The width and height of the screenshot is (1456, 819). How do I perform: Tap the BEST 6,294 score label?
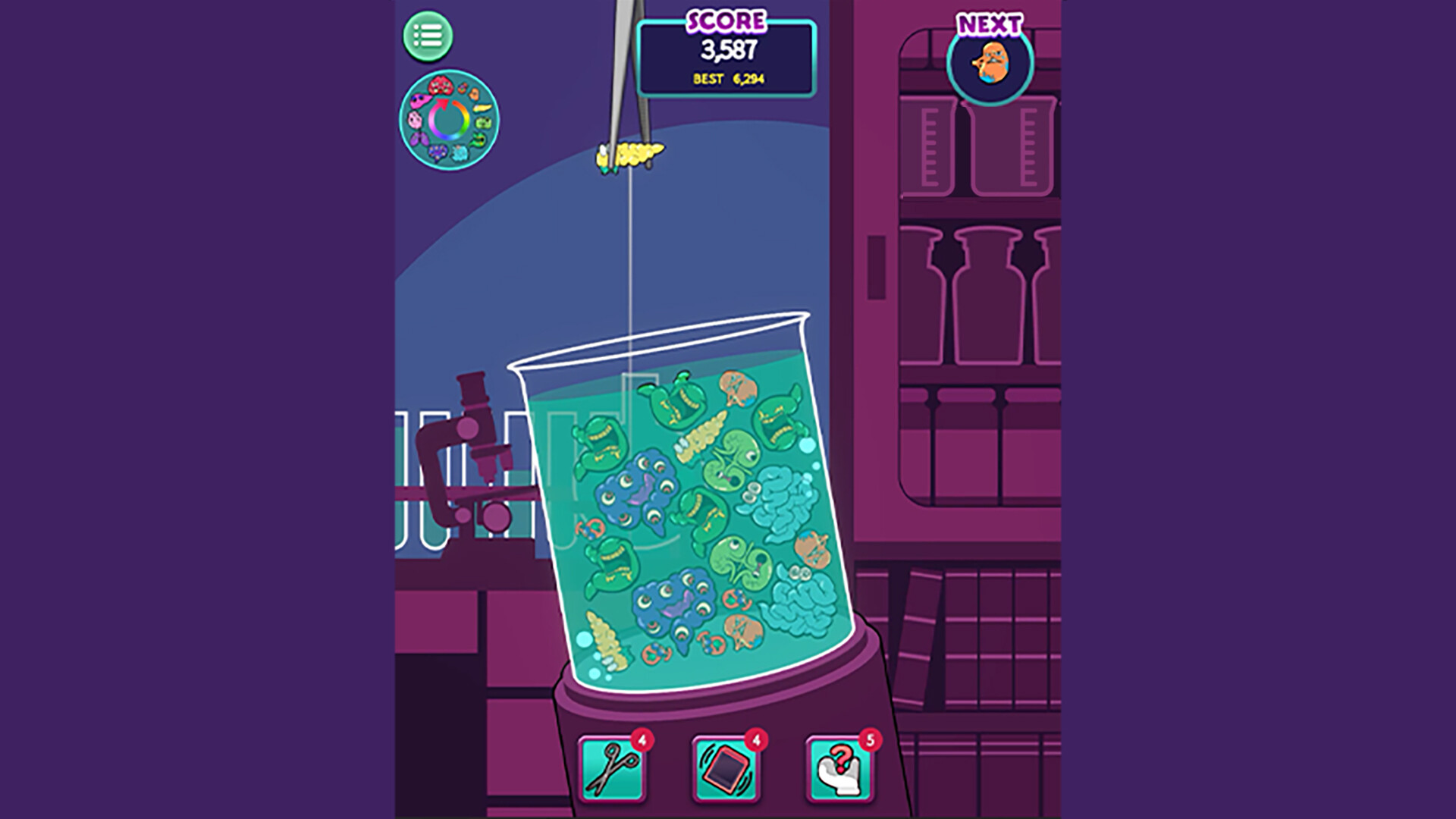pos(728,77)
